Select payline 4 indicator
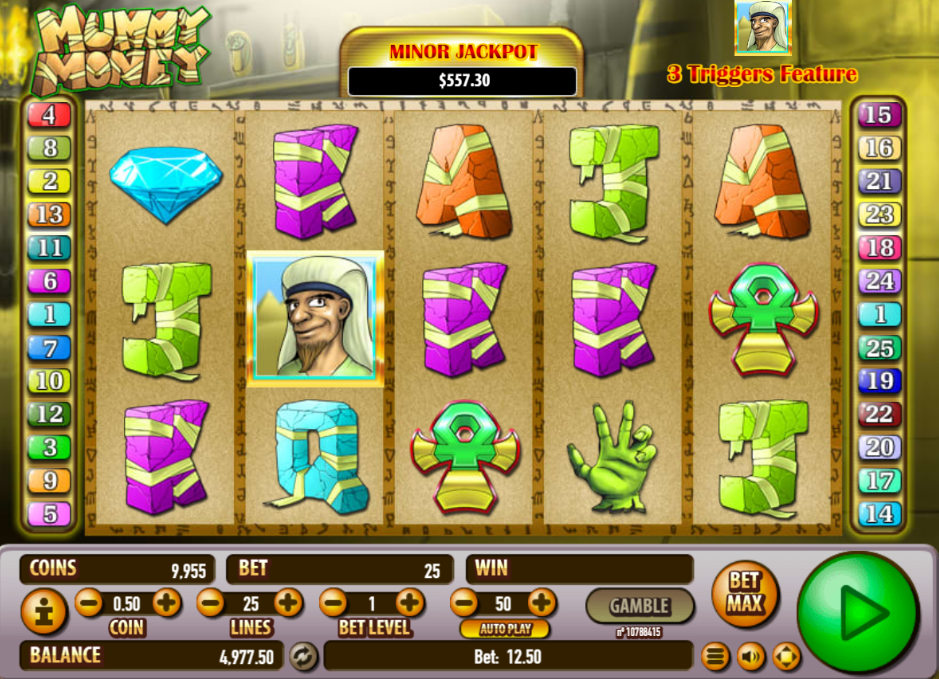This screenshot has width=939, height=679. pos(49,115)
